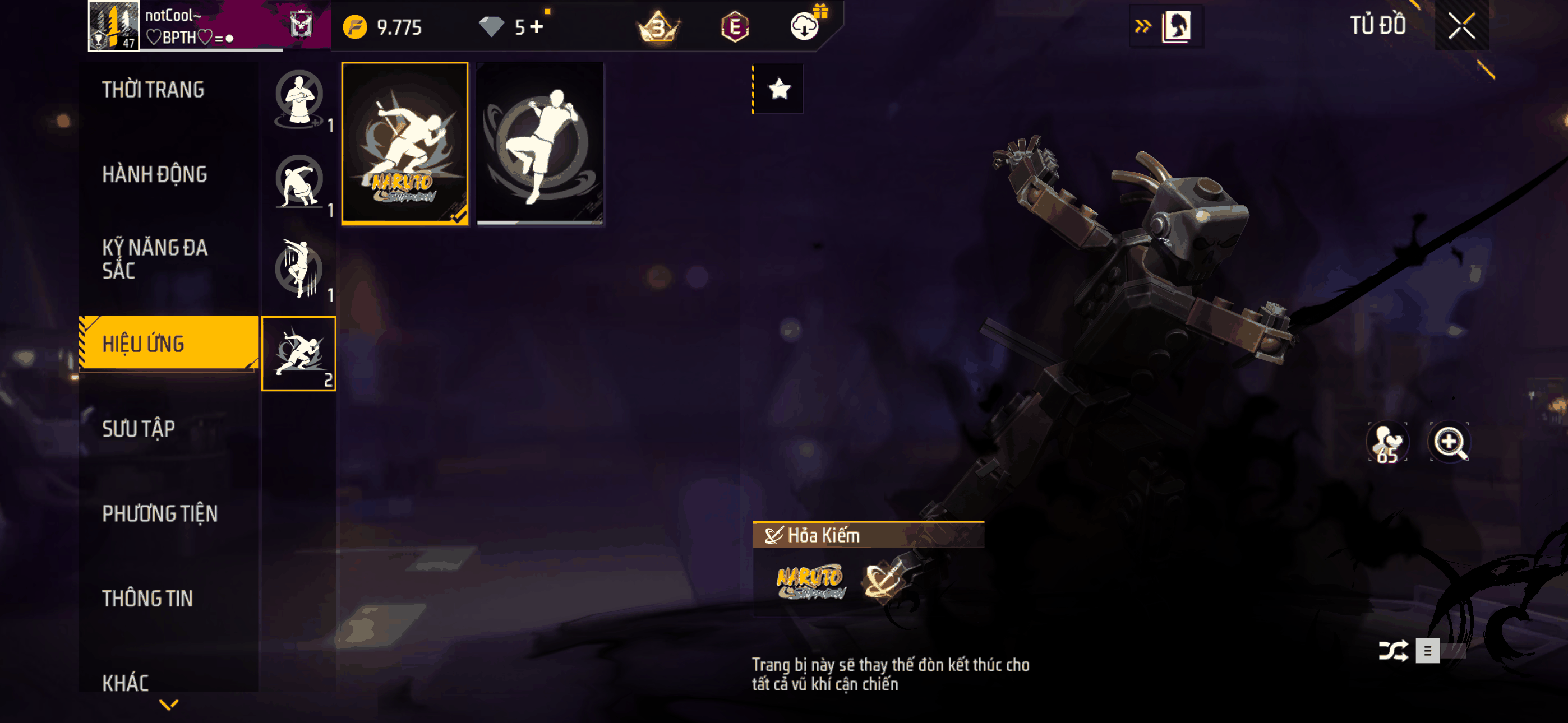Expand the category list down arrow
This screenshot has width=1568, height=723.
pyautogui.click(x=169, y=705)
